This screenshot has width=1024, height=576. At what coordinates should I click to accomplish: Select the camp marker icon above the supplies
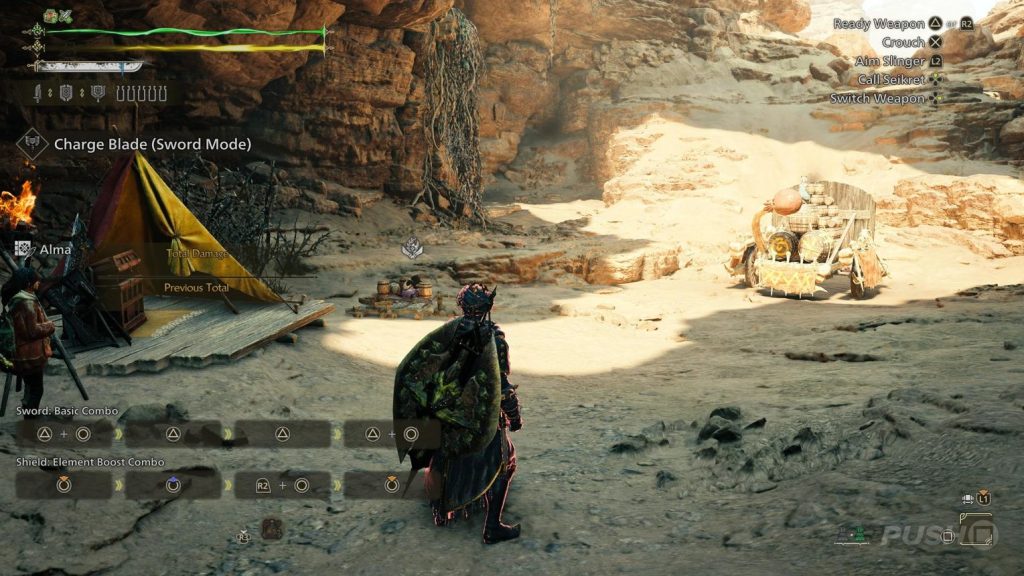pos(411,248)
